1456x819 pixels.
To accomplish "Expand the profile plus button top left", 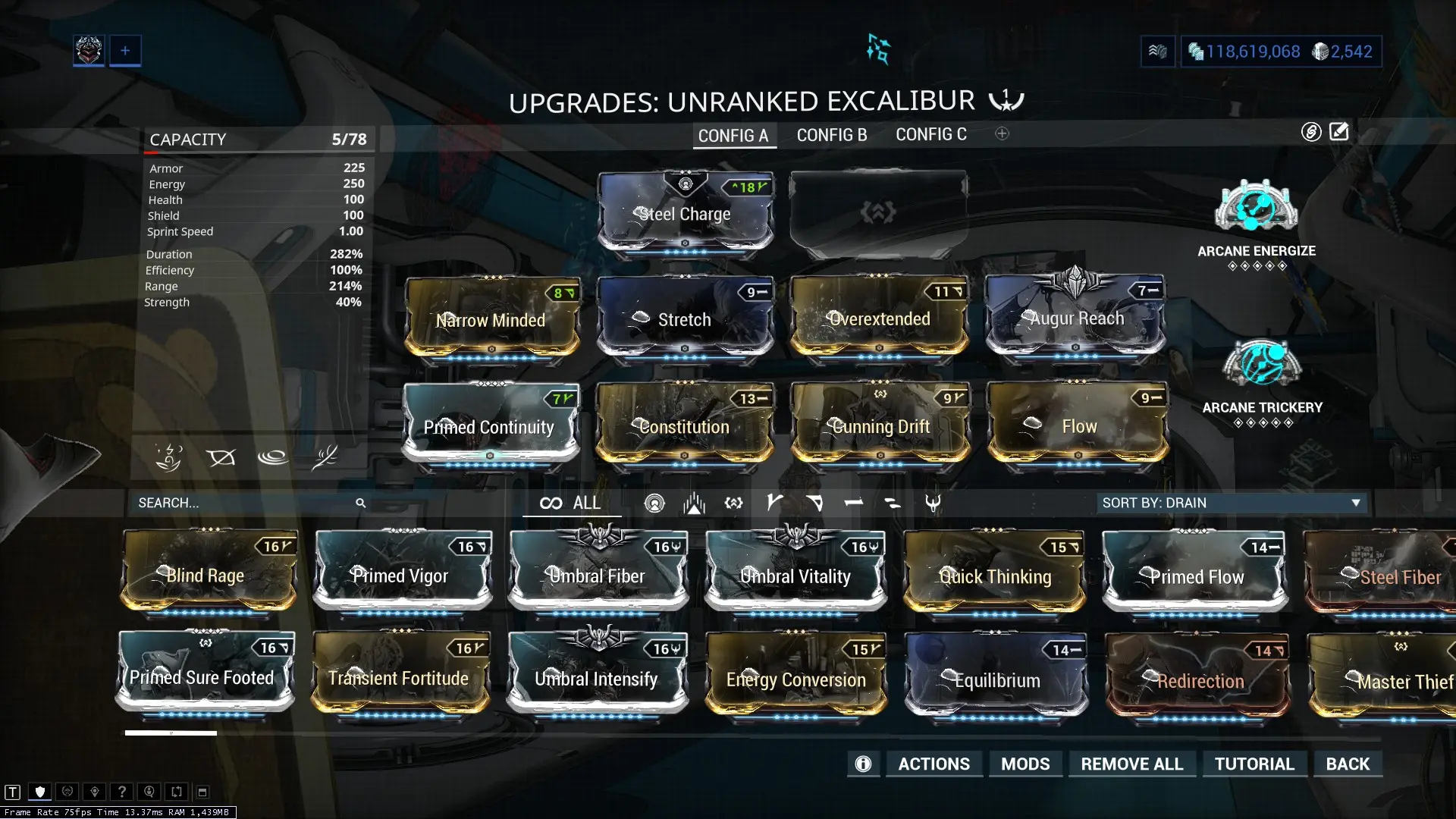I will point(125,50).
